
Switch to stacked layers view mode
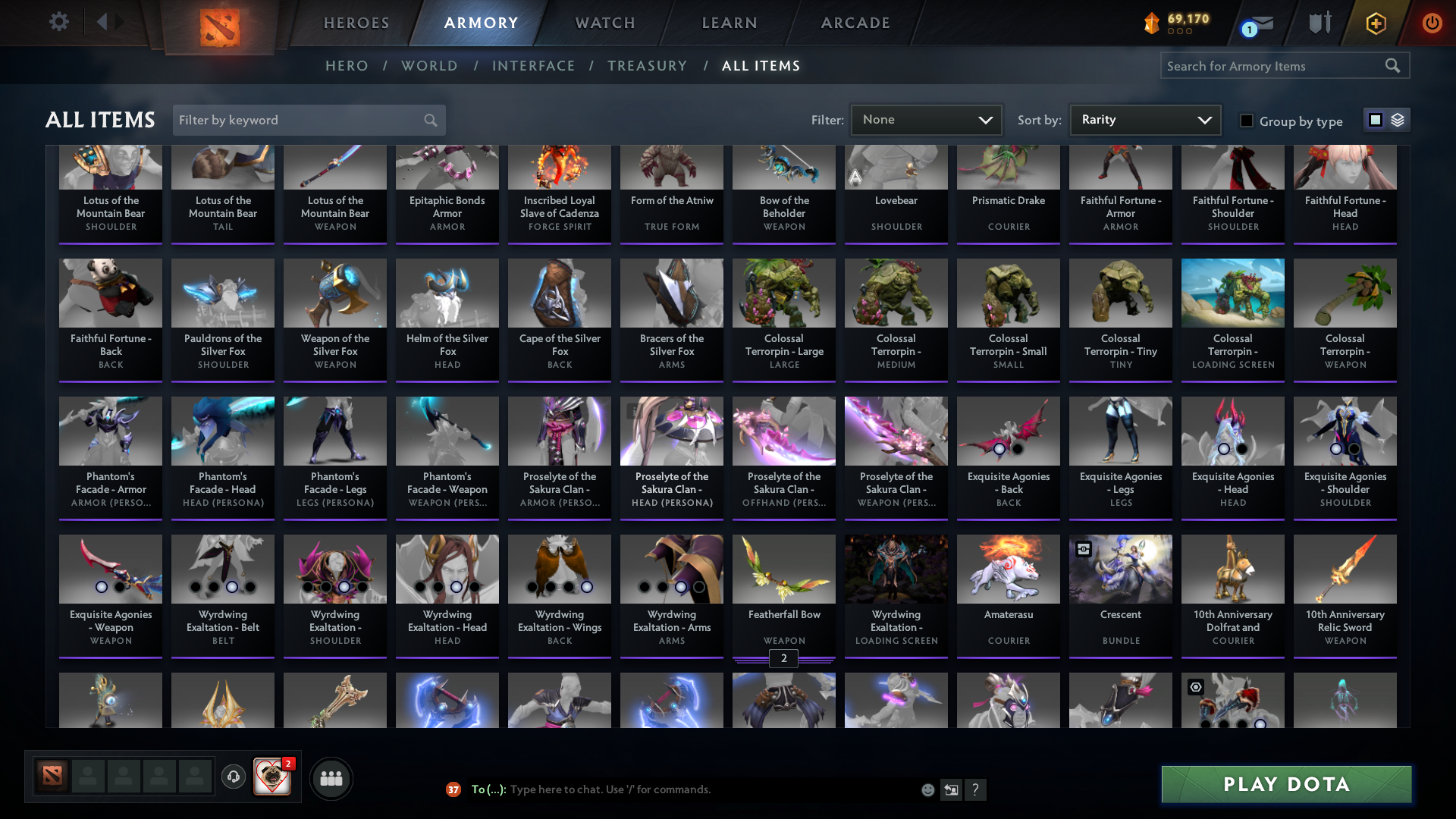tap(1398, 120)
